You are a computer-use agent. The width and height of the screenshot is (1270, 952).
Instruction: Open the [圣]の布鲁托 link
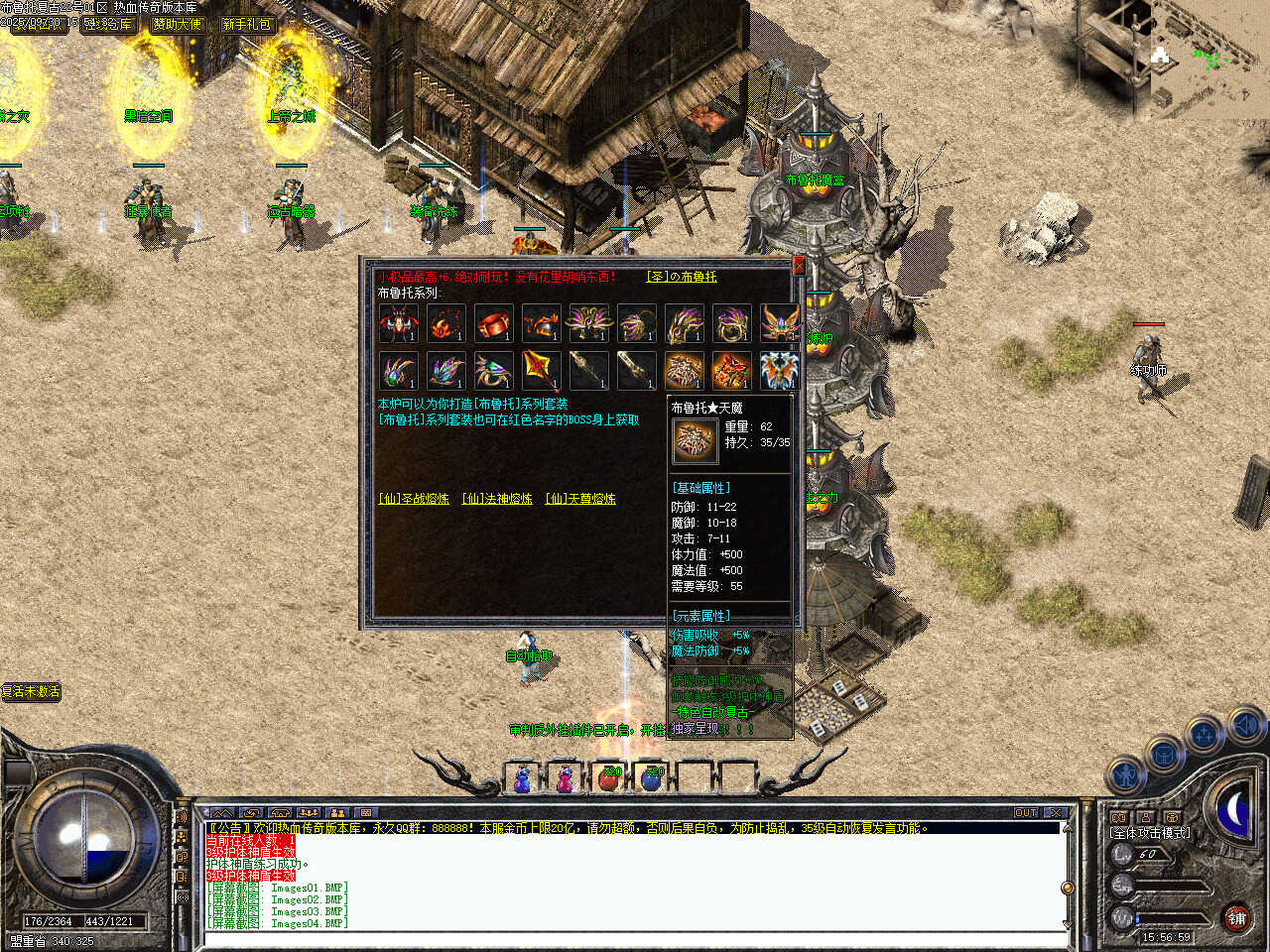(682, 277)
